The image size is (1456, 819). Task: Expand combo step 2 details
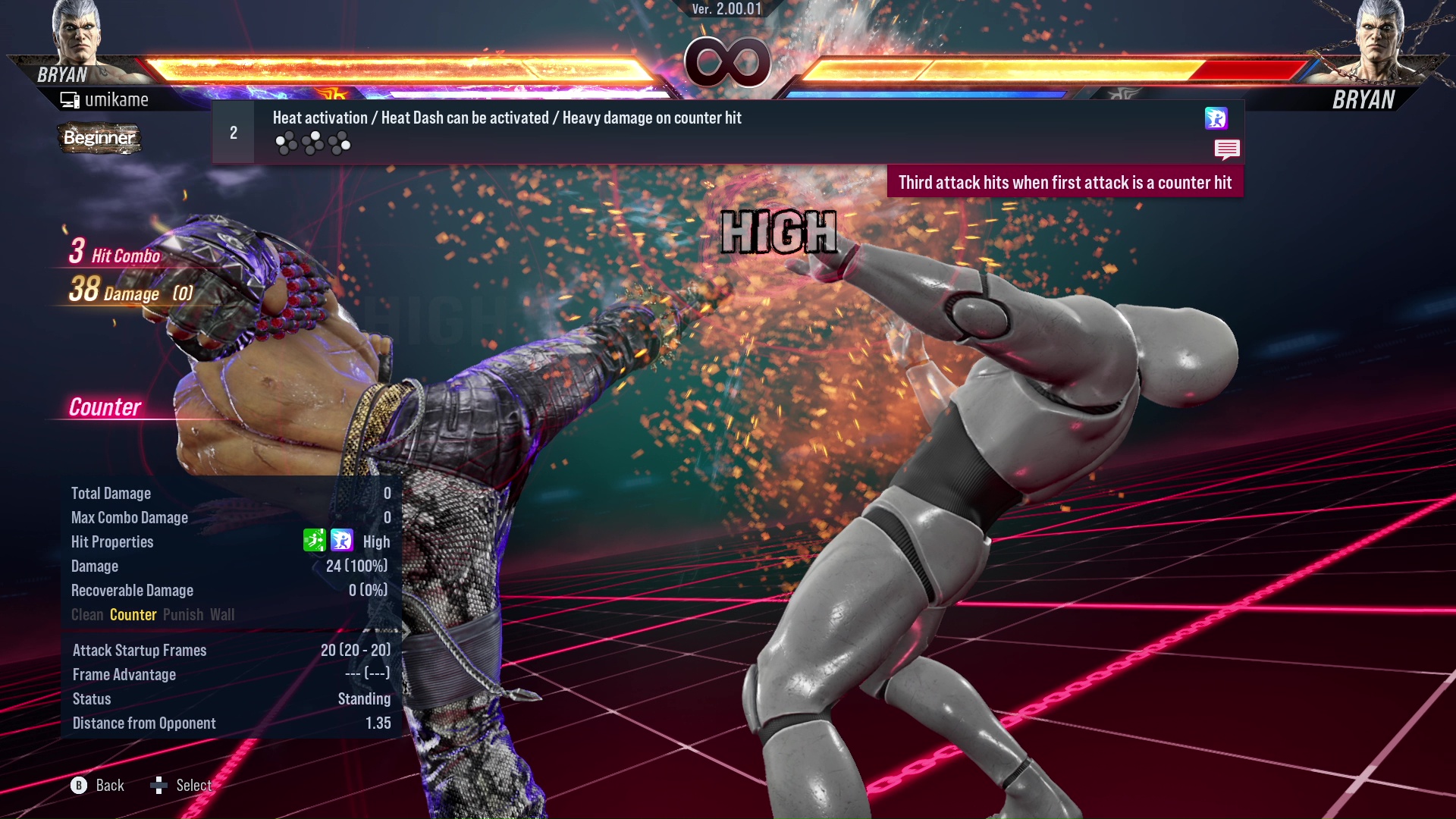(233, 131)
